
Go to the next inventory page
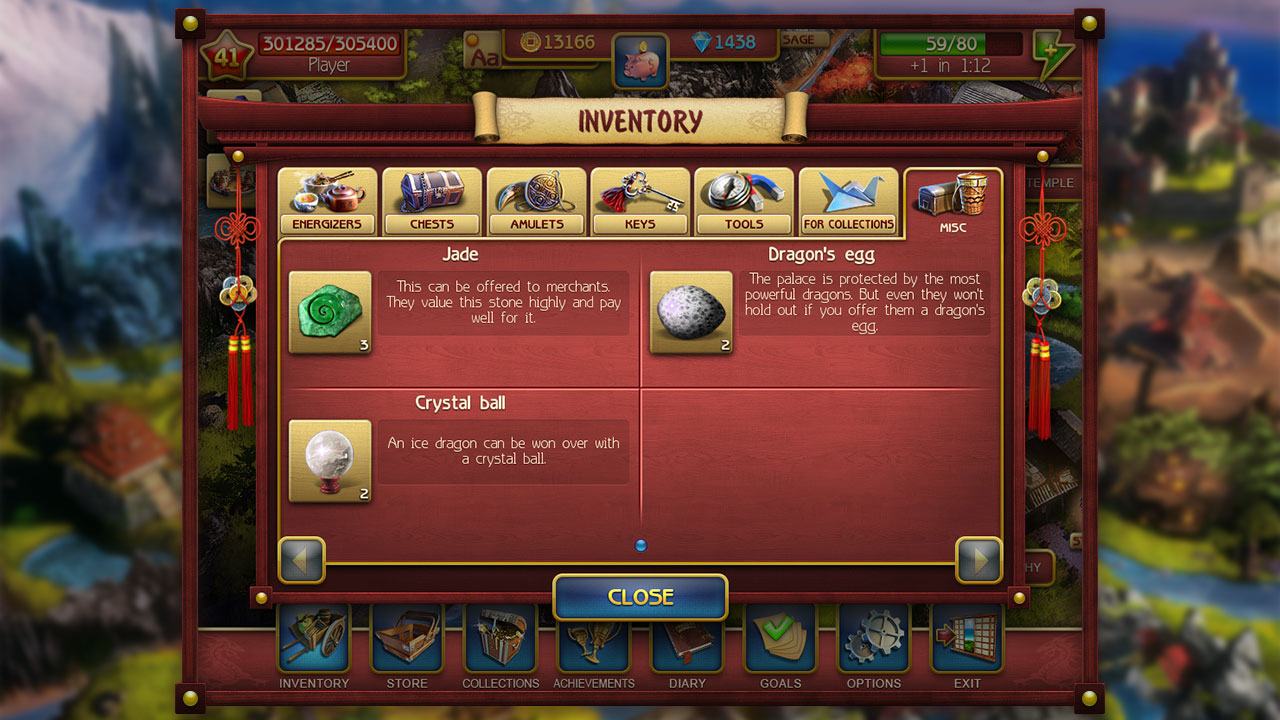coord(978,560)
